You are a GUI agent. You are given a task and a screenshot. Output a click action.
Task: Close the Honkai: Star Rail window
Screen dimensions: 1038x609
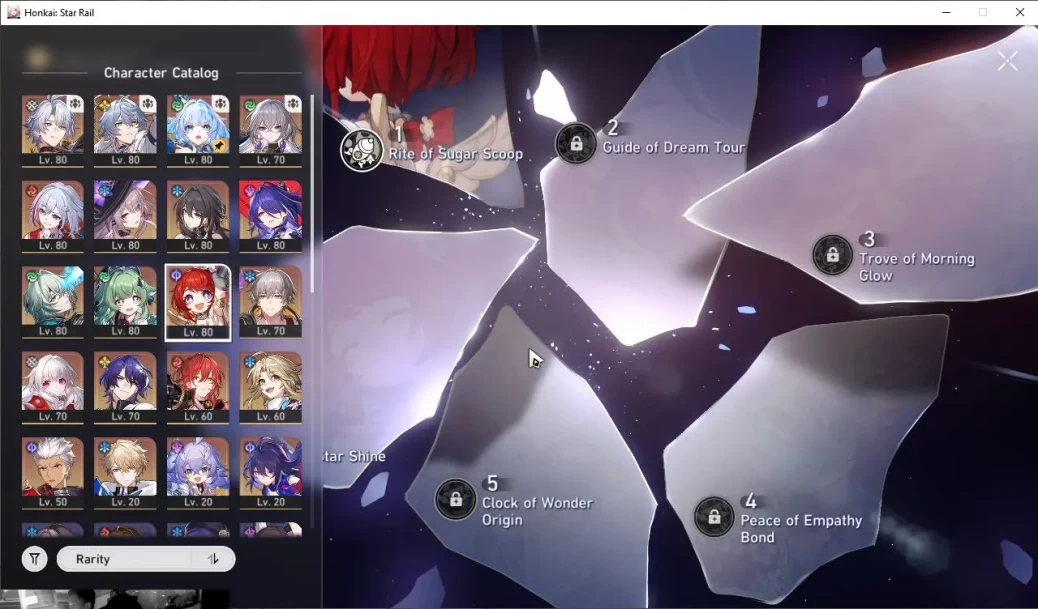coord(1020,12)
